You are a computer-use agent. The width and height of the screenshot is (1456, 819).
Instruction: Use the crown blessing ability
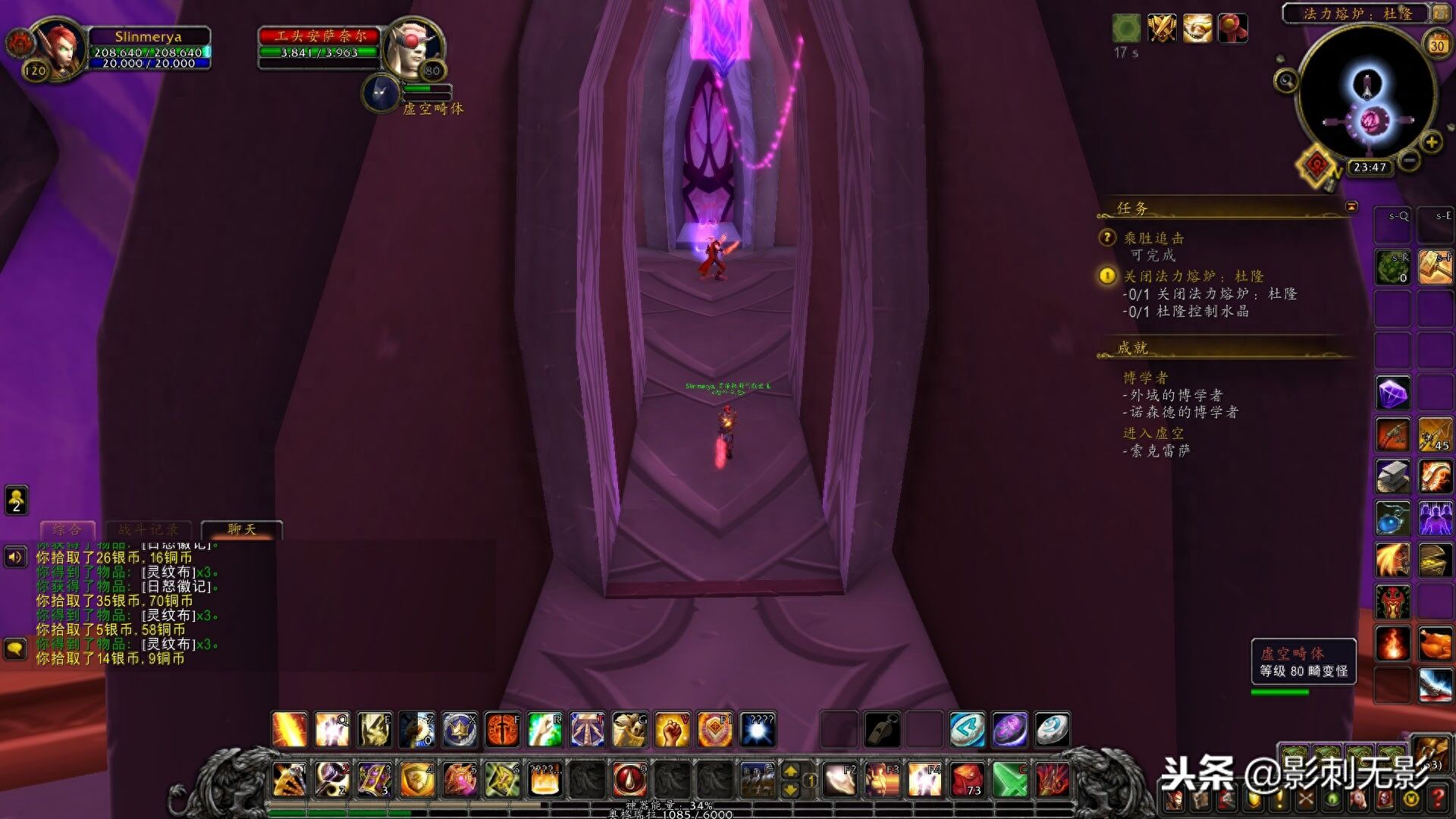pos(460,730)
